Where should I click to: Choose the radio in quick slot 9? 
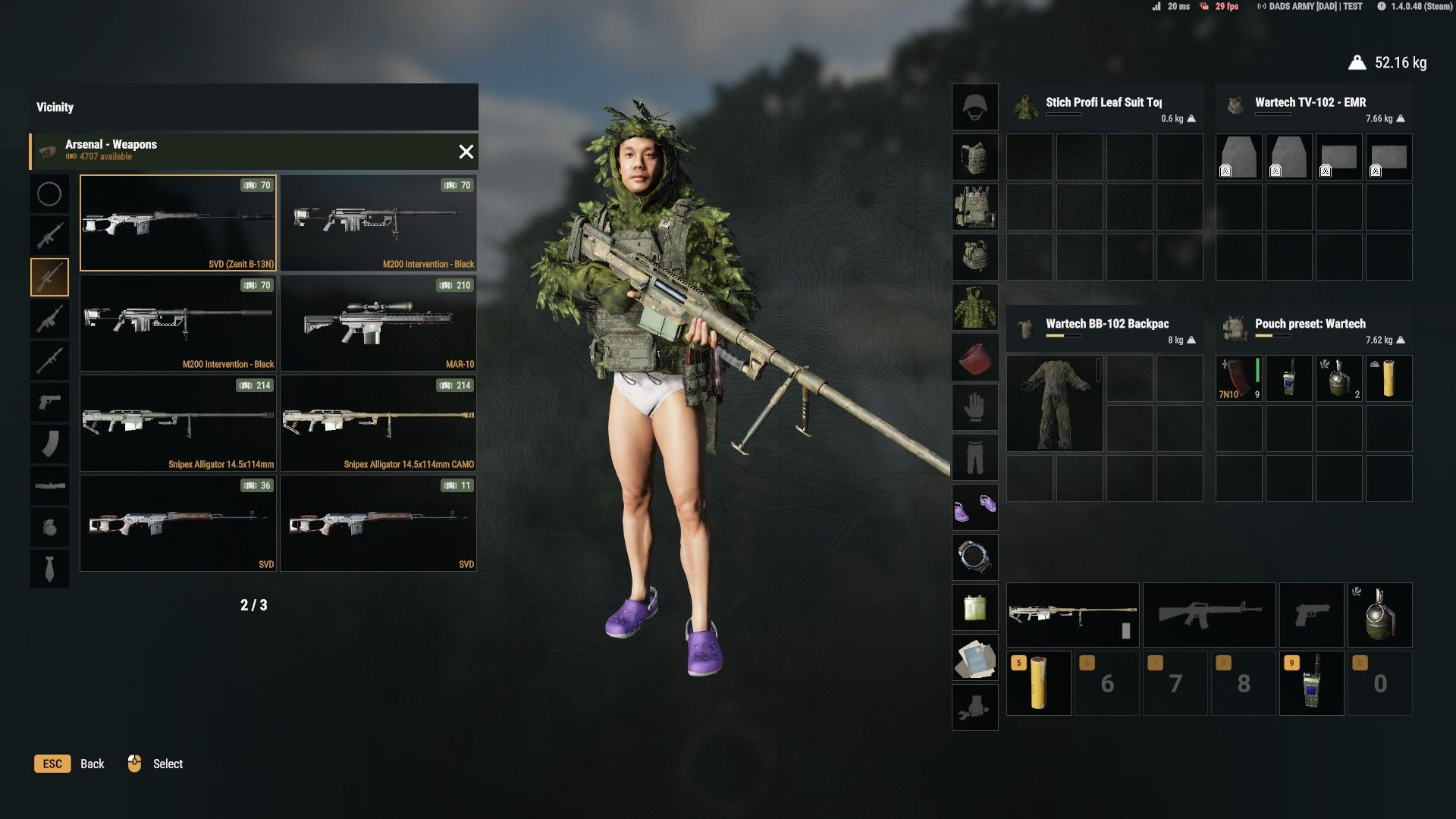coord(1311,682)
